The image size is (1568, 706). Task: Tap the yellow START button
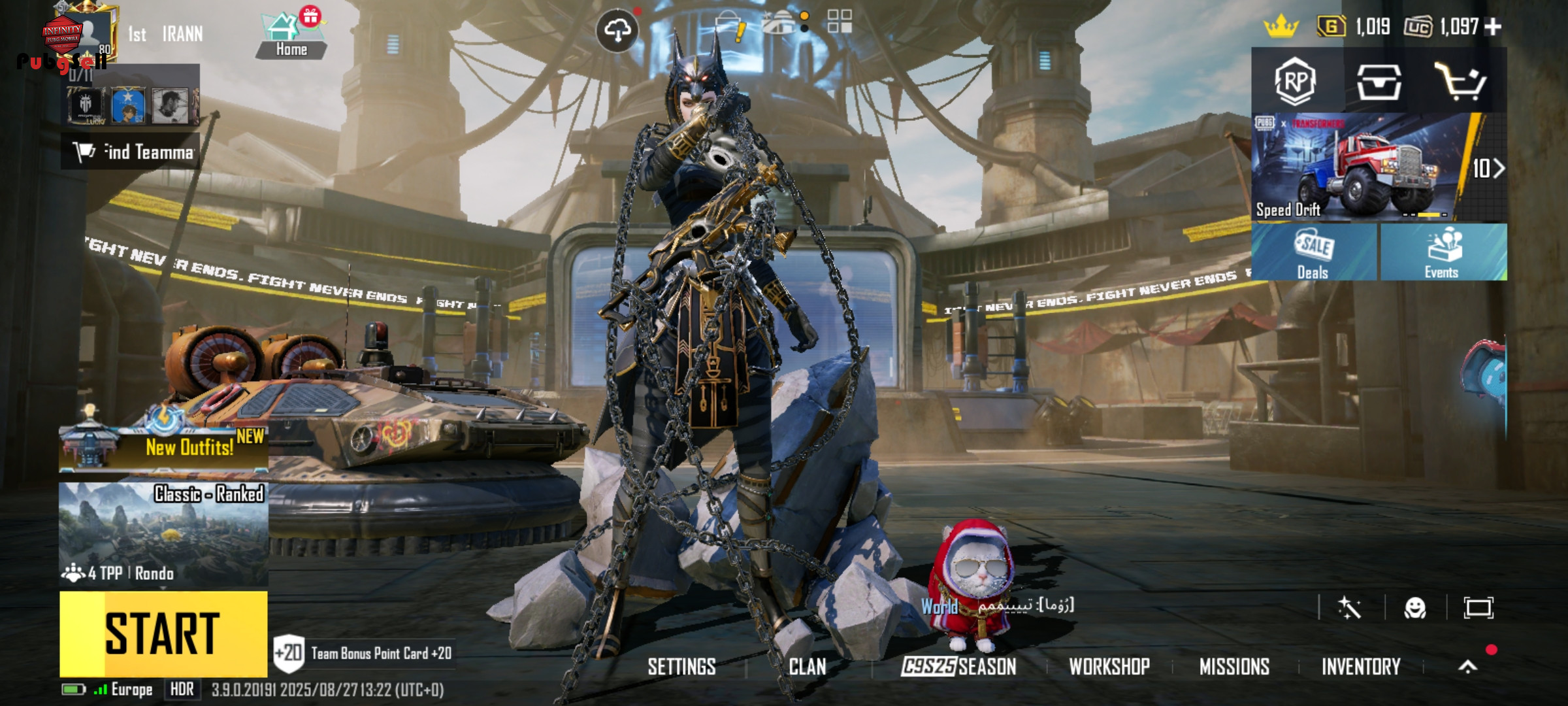[x=163, y=633]
